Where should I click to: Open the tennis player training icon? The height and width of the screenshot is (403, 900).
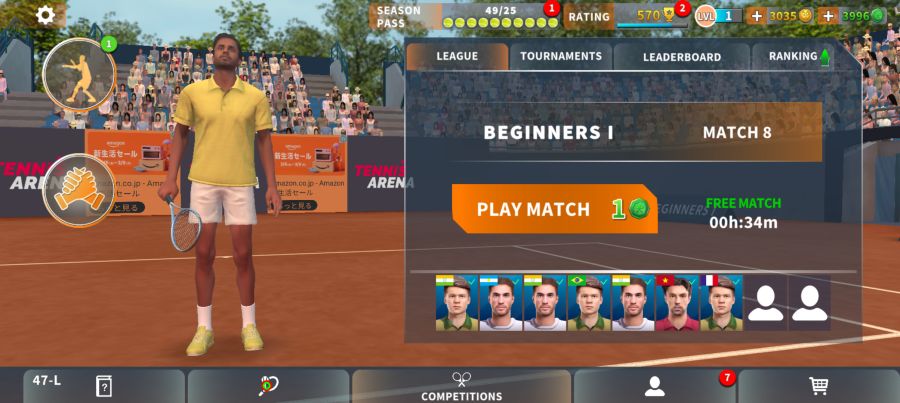[x=79, y=73]
